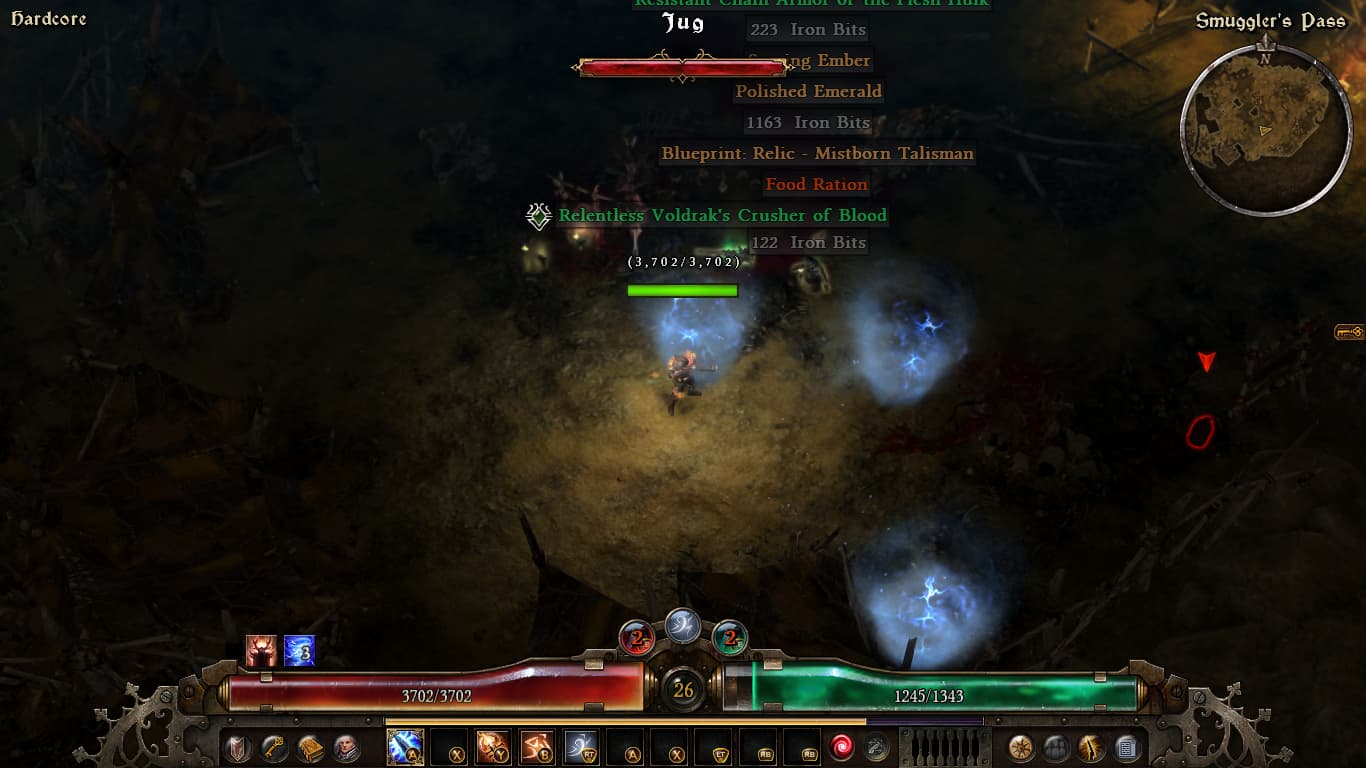Click the blue document log icon
The image size is (1366, 768).
coord(1127,747)
